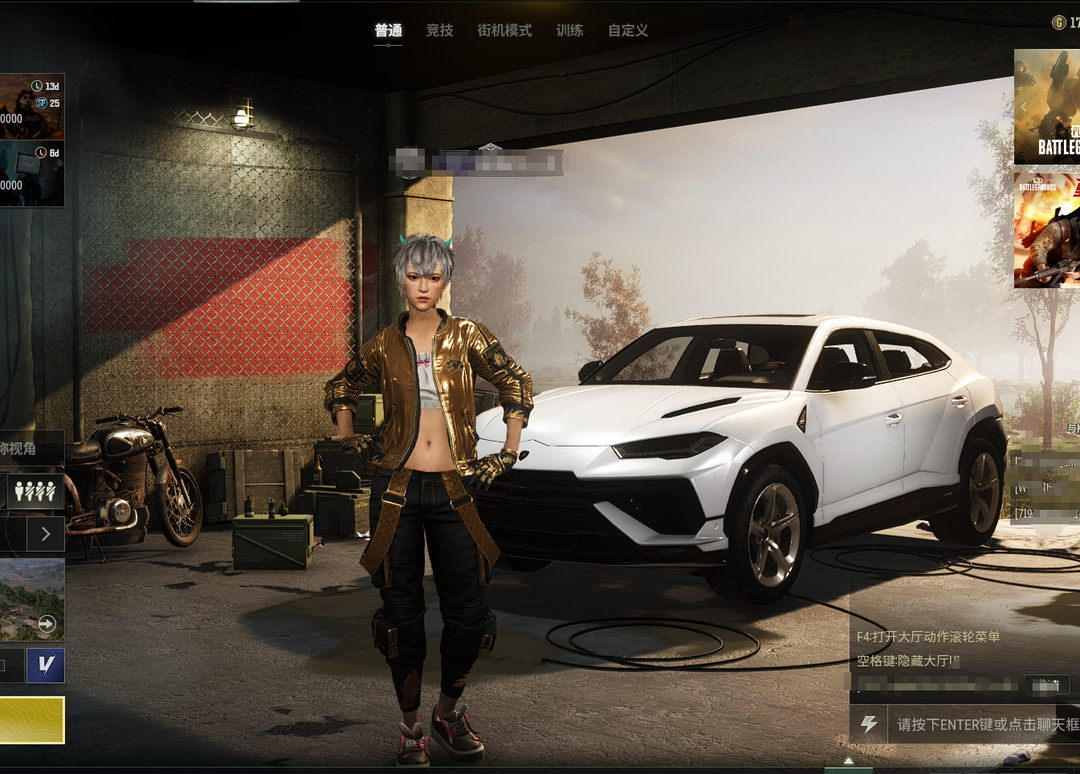Screen dimensions: 1080x774
Task: Switch to the 普通 mode tab
Action: point(388,31)
